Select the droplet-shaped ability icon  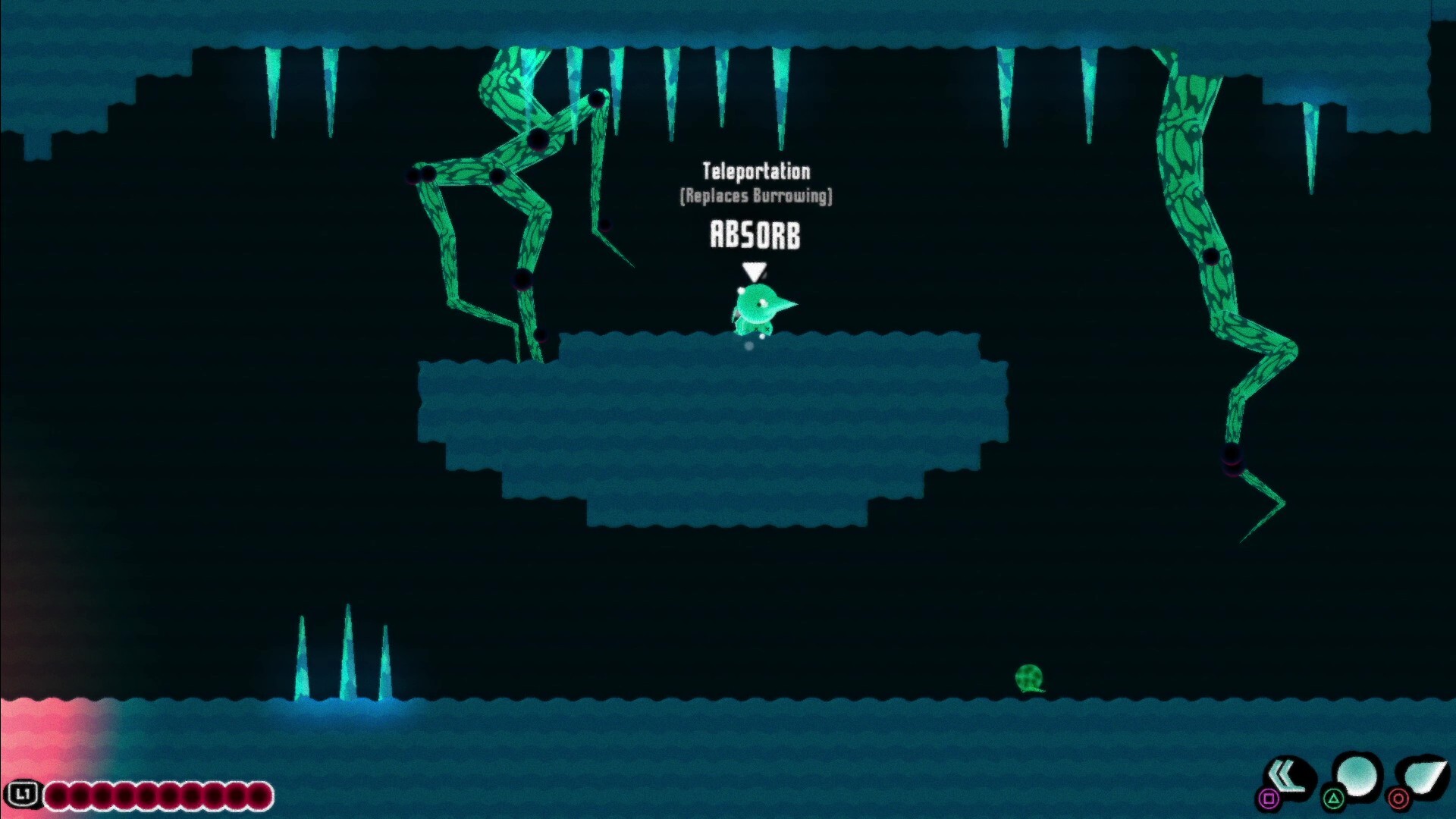[x=1427, y=775]
